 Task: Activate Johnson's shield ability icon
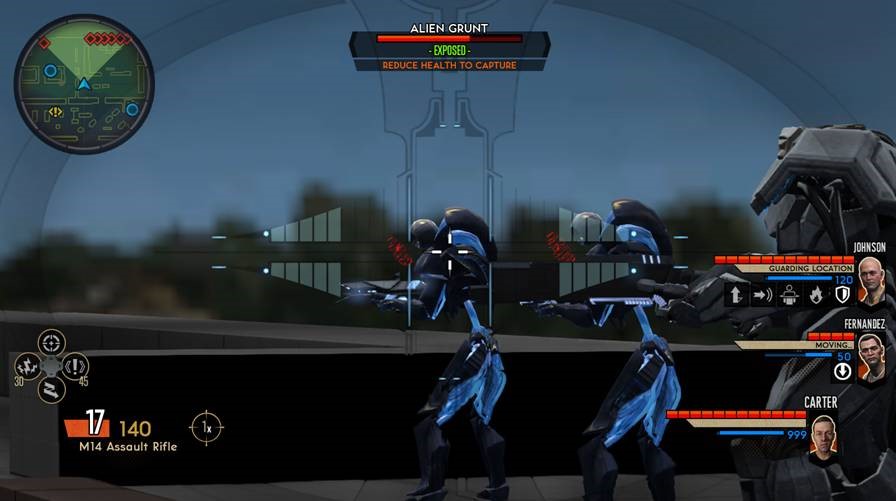pos(842,295)
